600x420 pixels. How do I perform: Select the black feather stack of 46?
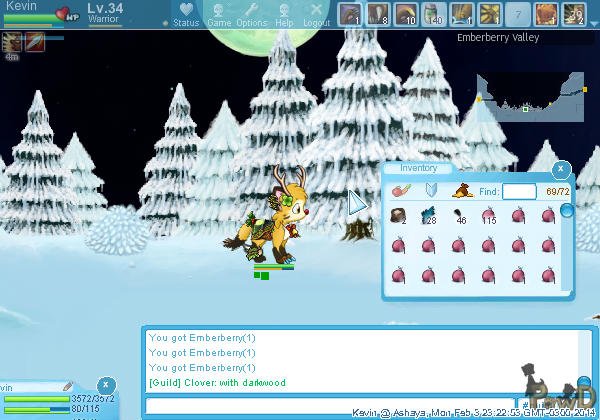[x=458, y=215]
